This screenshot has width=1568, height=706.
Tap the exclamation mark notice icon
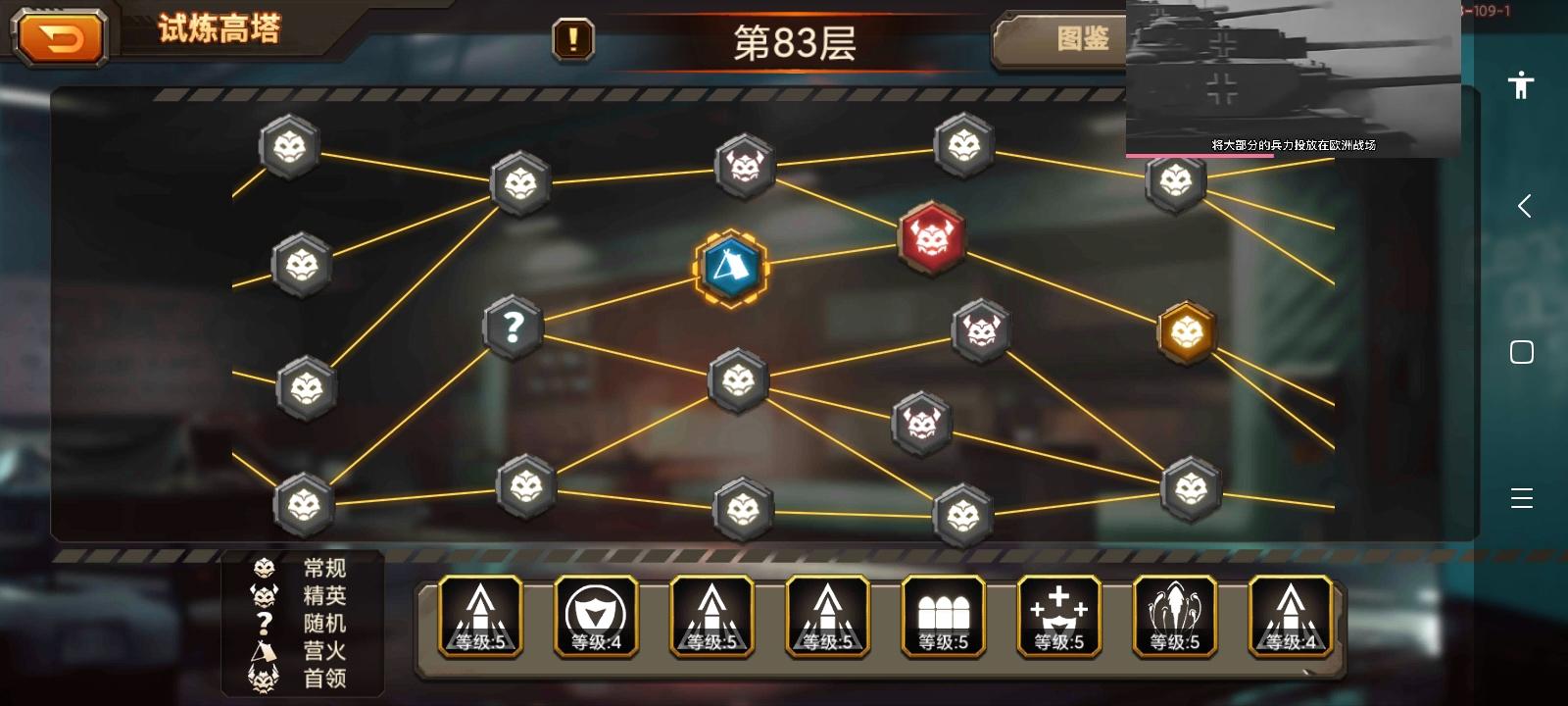572,40
